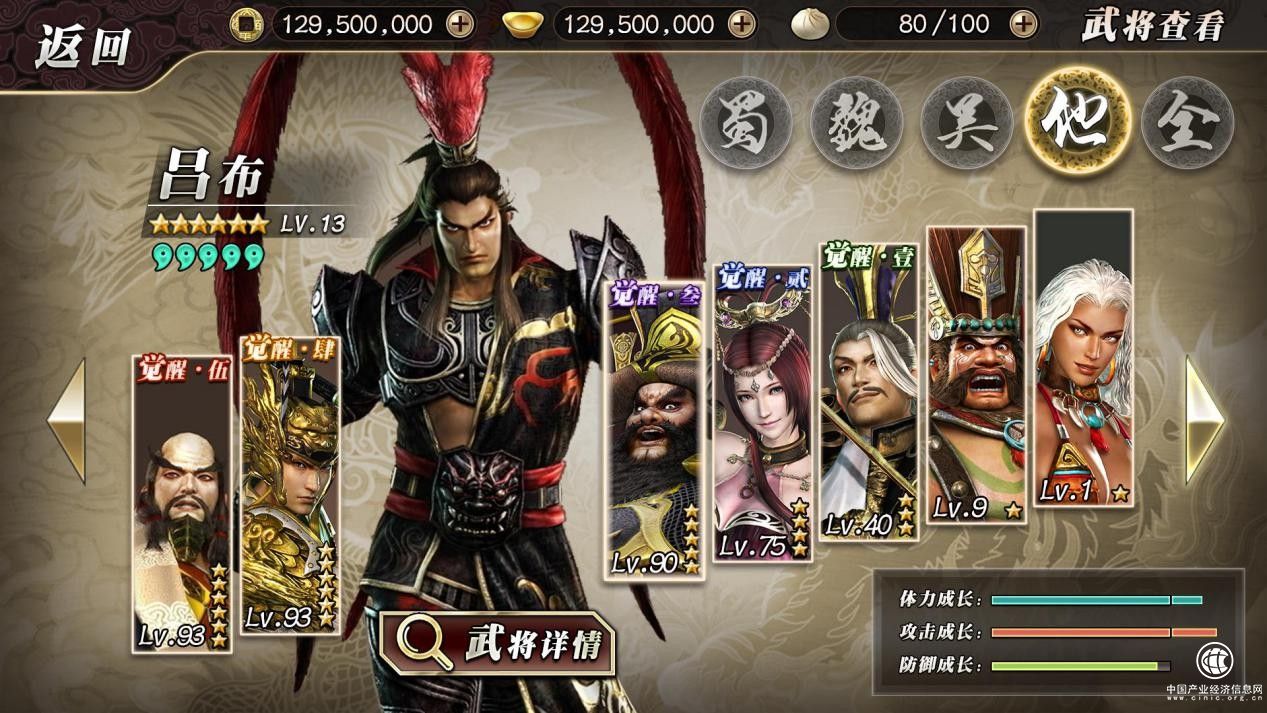Add more copper coins with plus button

coord(460,24)
